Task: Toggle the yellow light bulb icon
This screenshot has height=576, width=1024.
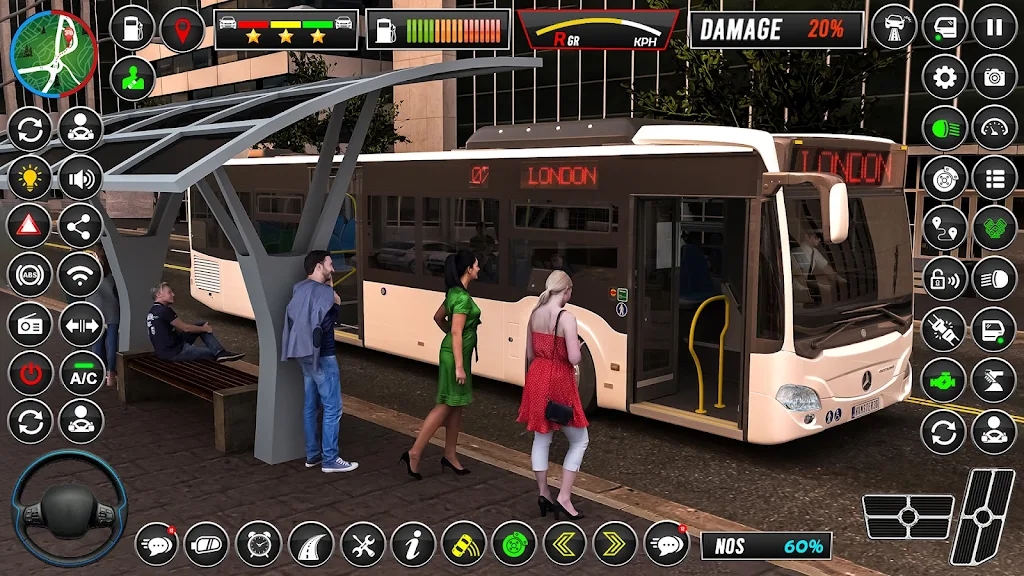Action: pos(30,178)
